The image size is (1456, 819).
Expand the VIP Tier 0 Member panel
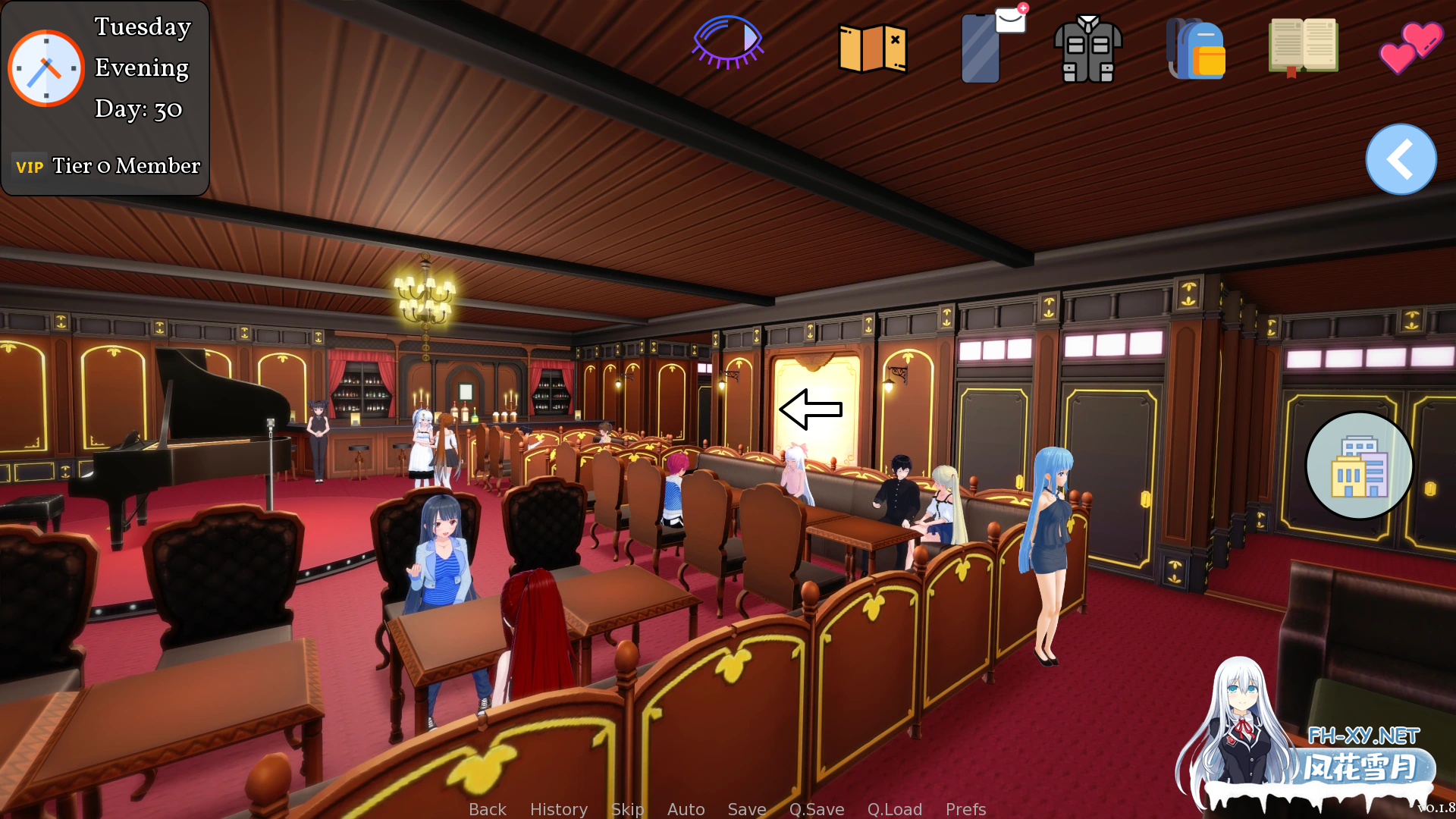pyautogui.click(x=106, y=165)
